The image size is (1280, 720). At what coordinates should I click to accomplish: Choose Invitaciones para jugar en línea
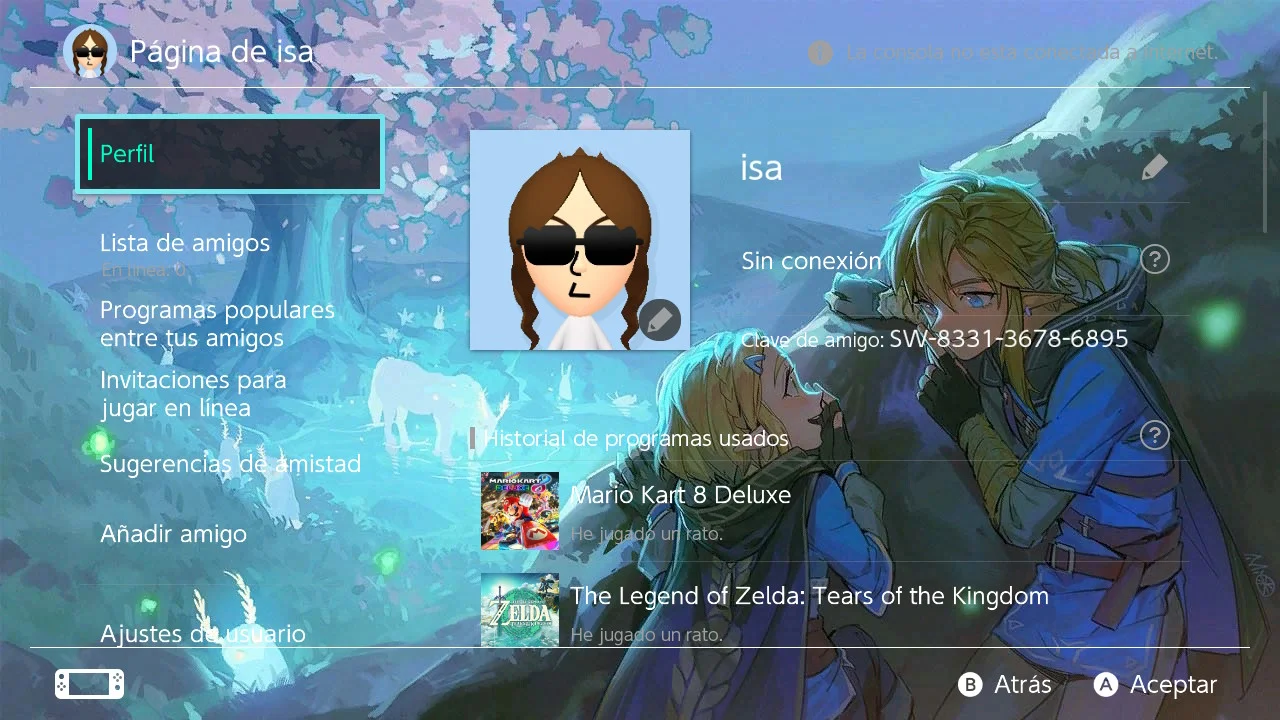pyautogui.click(x=193, y=394)
